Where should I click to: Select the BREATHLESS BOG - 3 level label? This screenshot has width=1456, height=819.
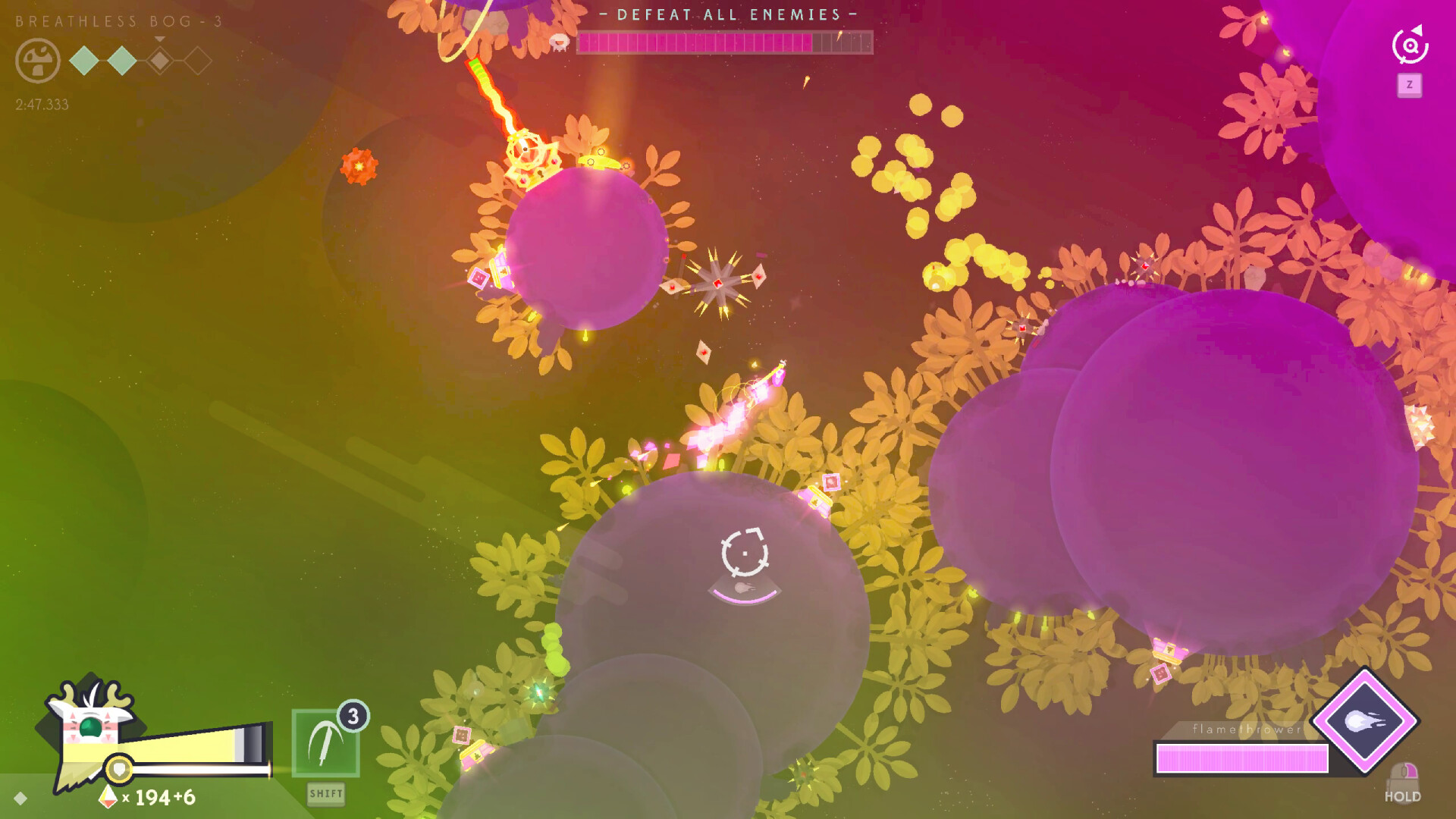(x=118, y=21)
